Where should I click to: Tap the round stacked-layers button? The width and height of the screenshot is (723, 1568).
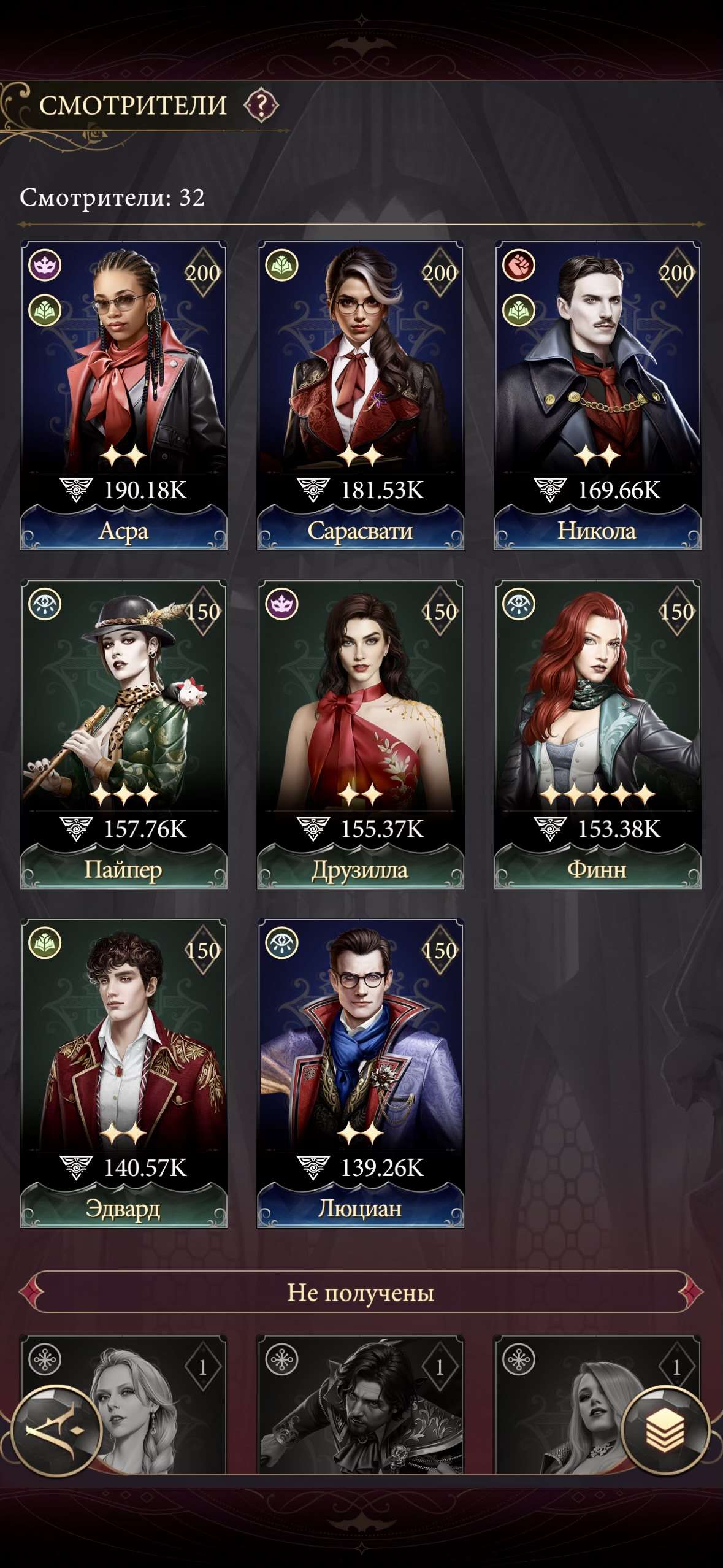(x=665, y=1430)
